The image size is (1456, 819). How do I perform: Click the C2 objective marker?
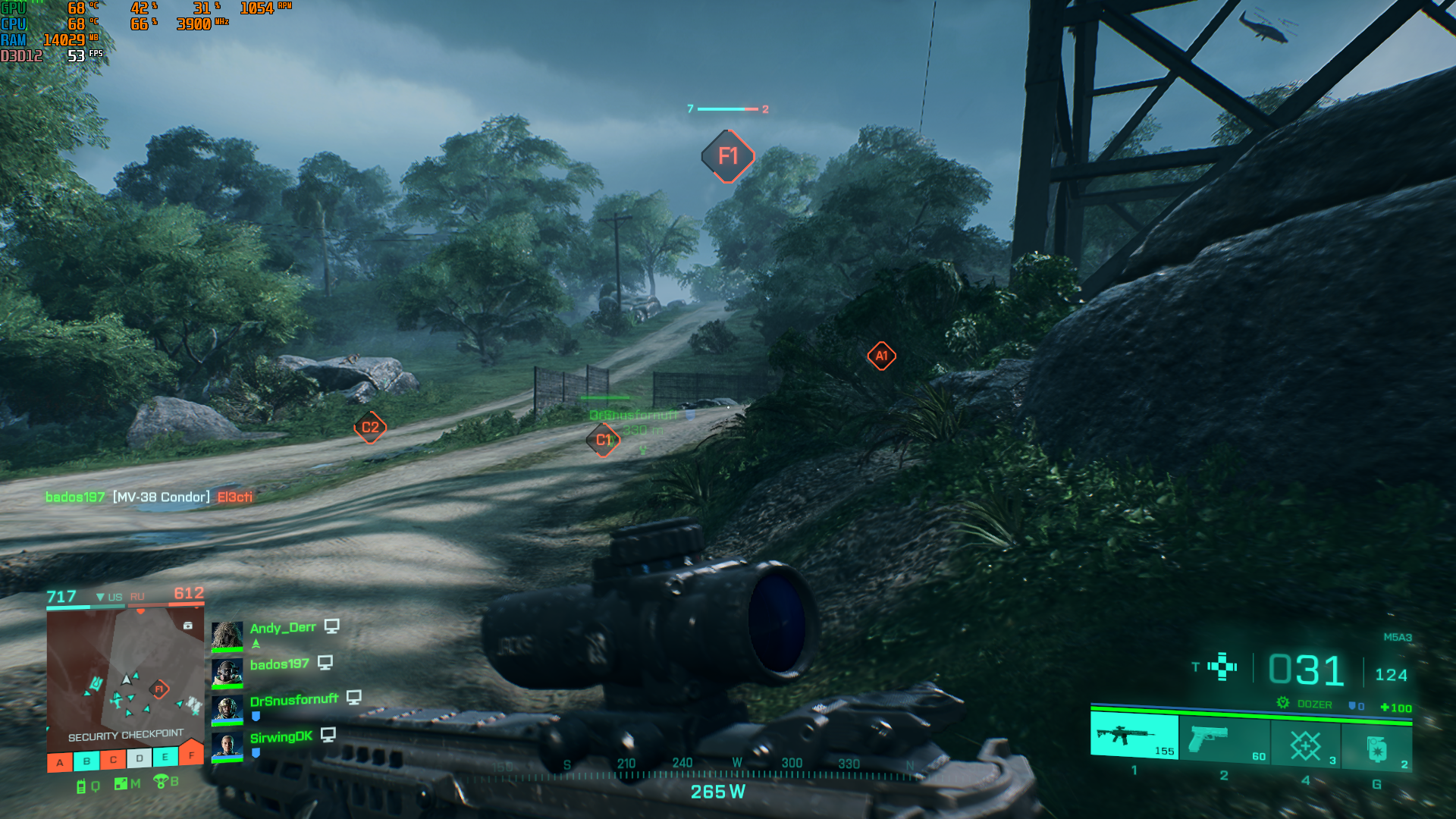[x=370, y=428]
